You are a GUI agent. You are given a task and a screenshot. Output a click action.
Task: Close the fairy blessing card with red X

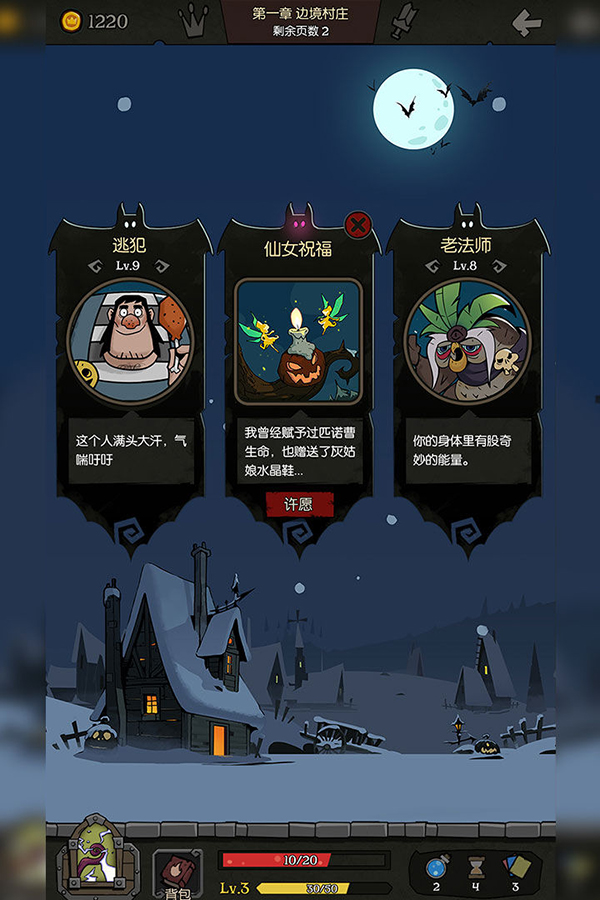(x=357, y=224)
